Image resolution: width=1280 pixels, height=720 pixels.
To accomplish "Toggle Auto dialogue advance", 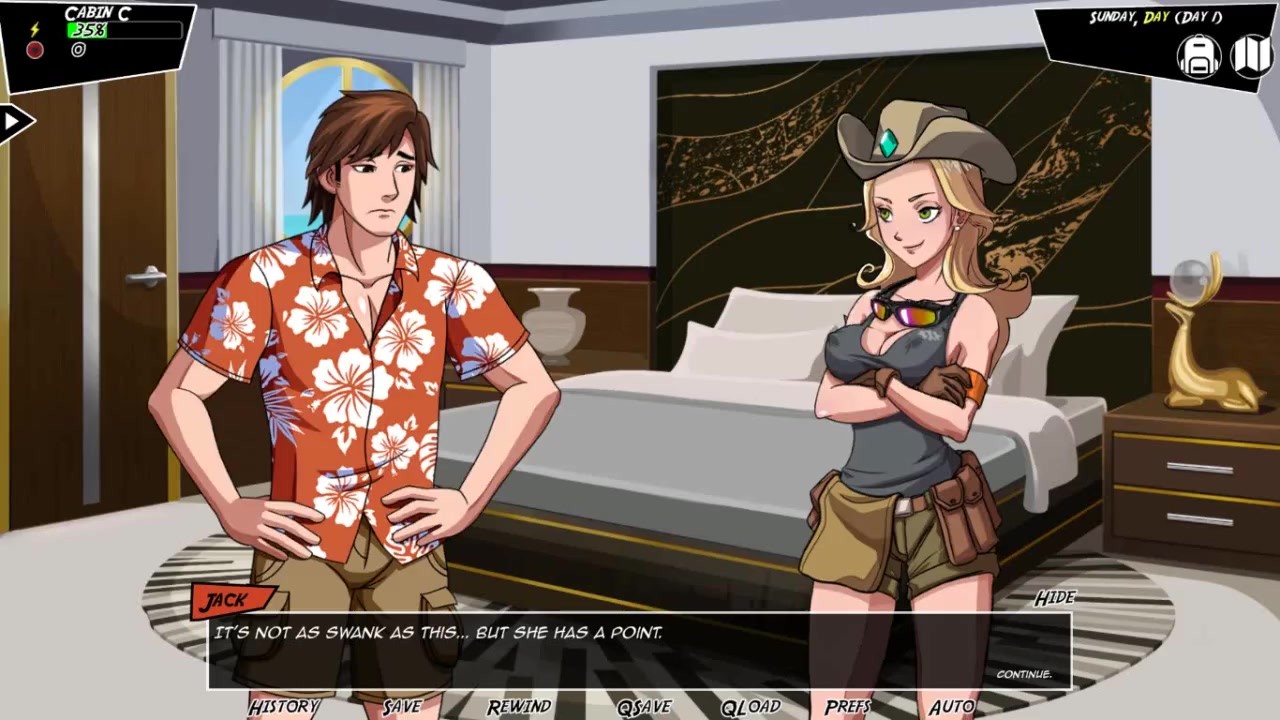I will click(x=951, y=707).
